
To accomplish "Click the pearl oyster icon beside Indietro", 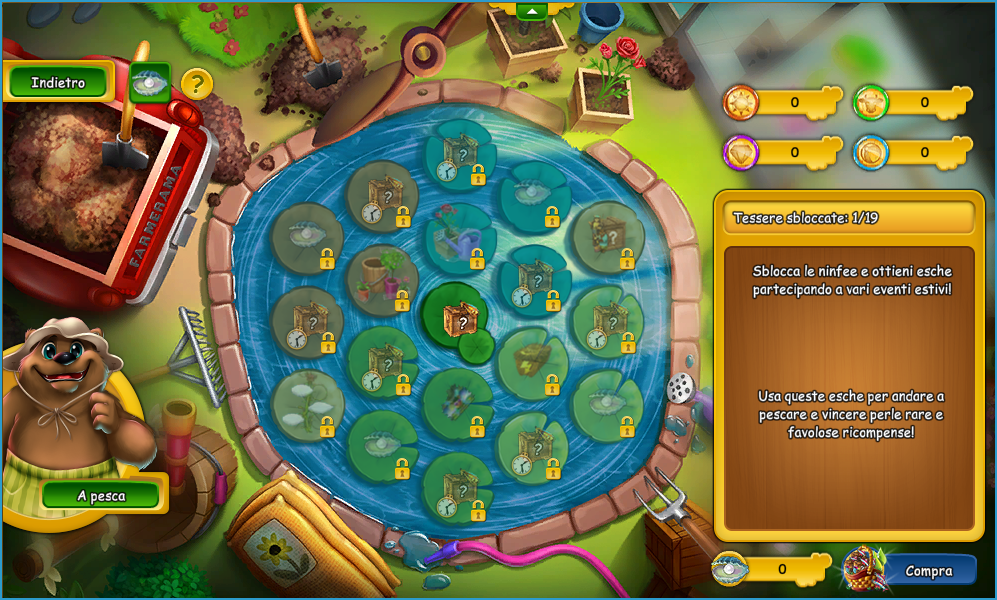I will click(150, 83).
